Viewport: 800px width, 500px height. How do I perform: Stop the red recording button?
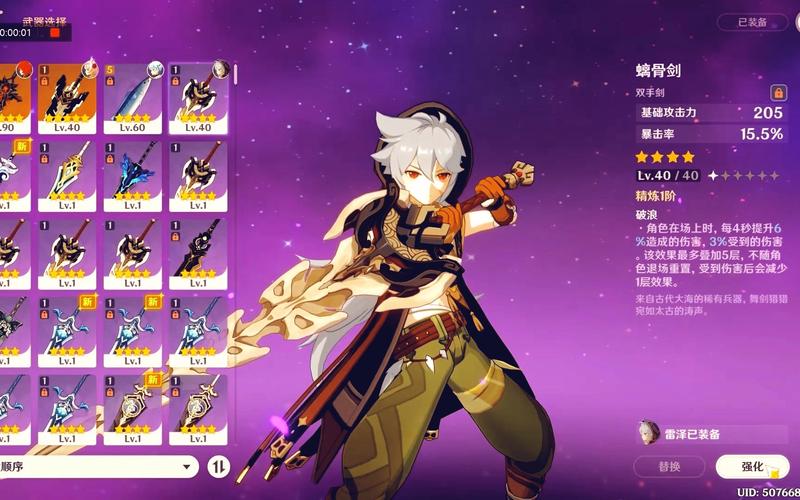pos(55,32)
